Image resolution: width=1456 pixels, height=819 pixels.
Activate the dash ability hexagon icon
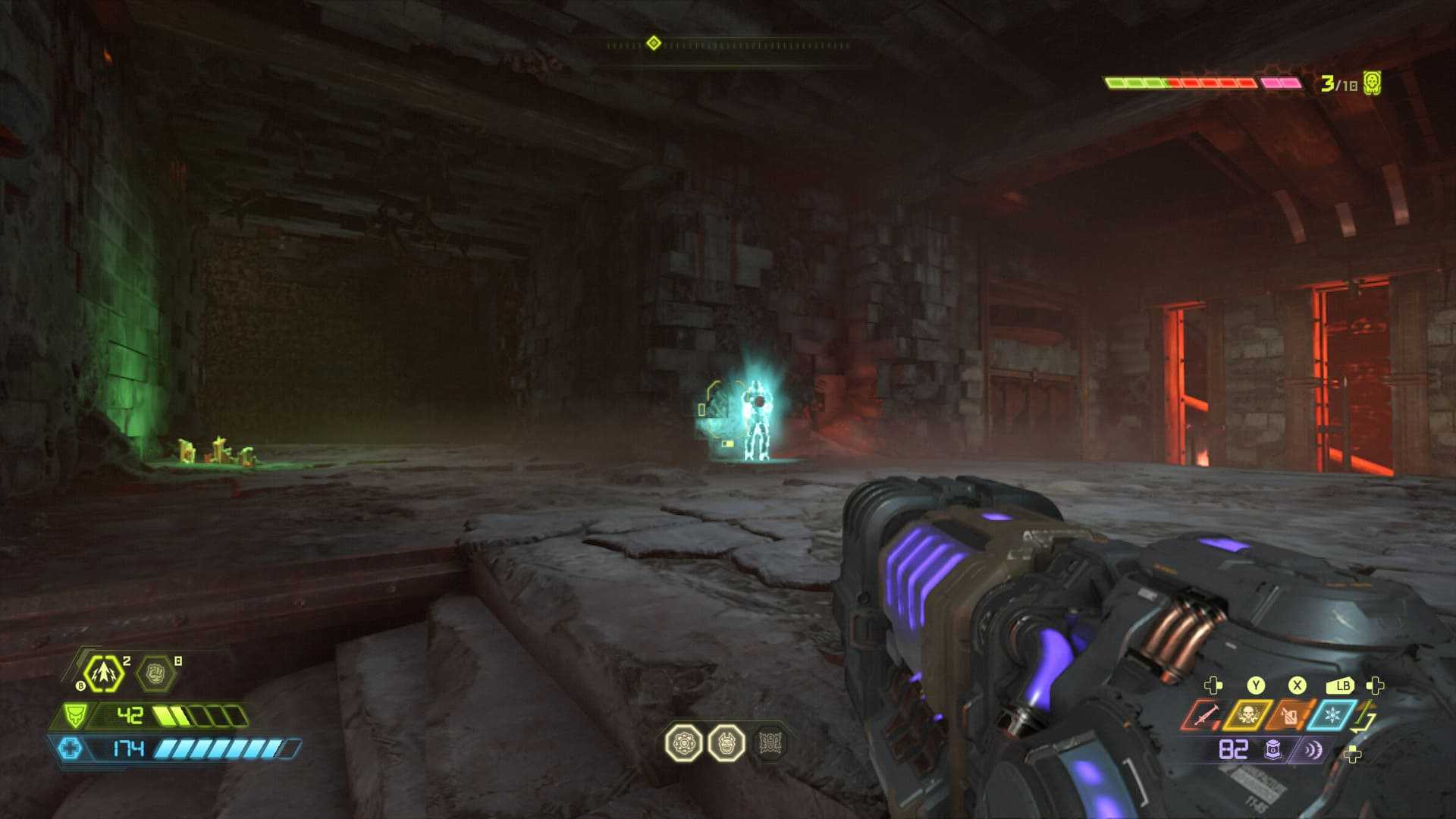point(102,673)
